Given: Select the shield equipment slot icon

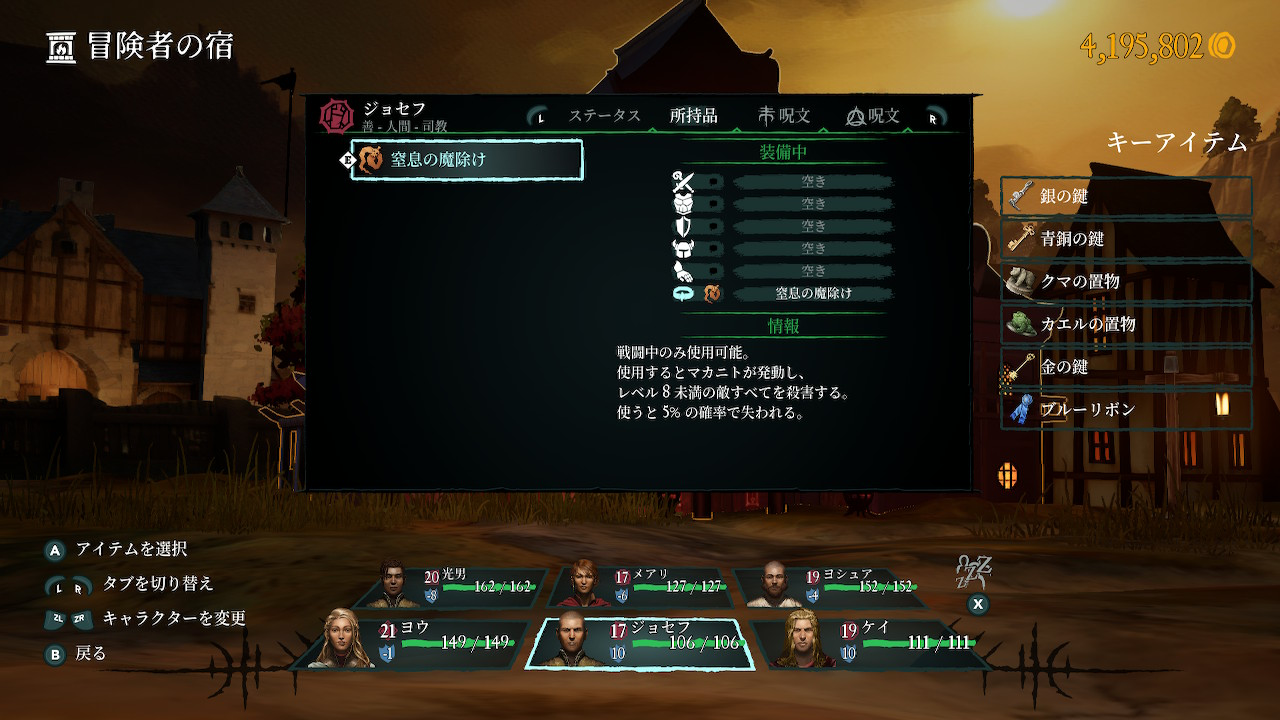Looking at the screenshot, I should pos(684,228).
